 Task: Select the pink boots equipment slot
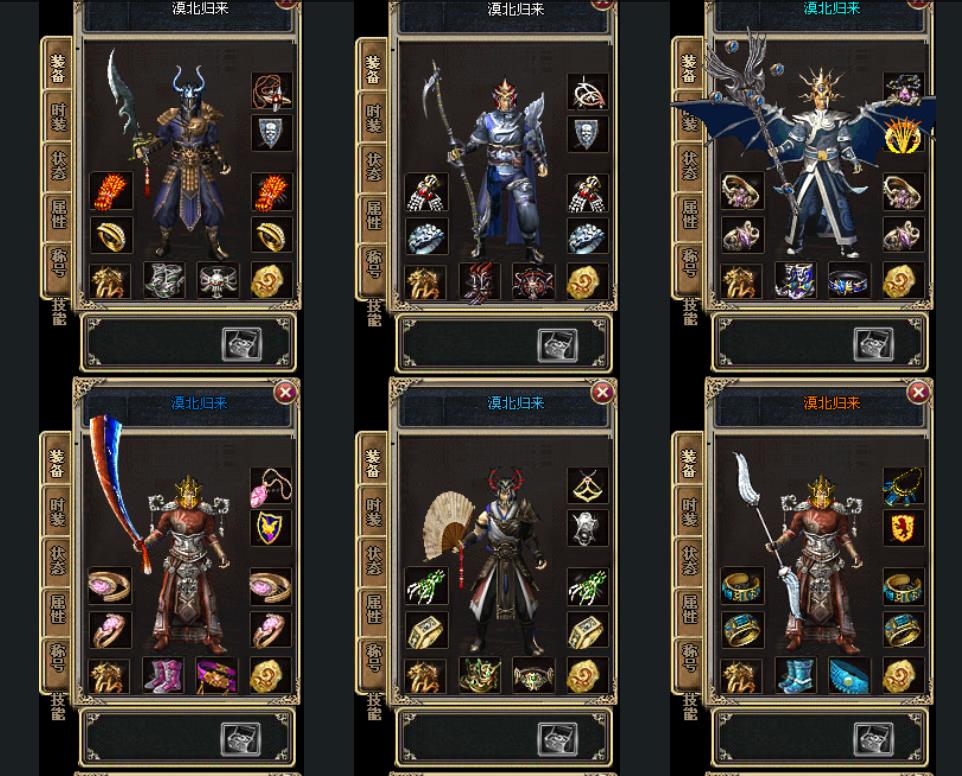163,675
